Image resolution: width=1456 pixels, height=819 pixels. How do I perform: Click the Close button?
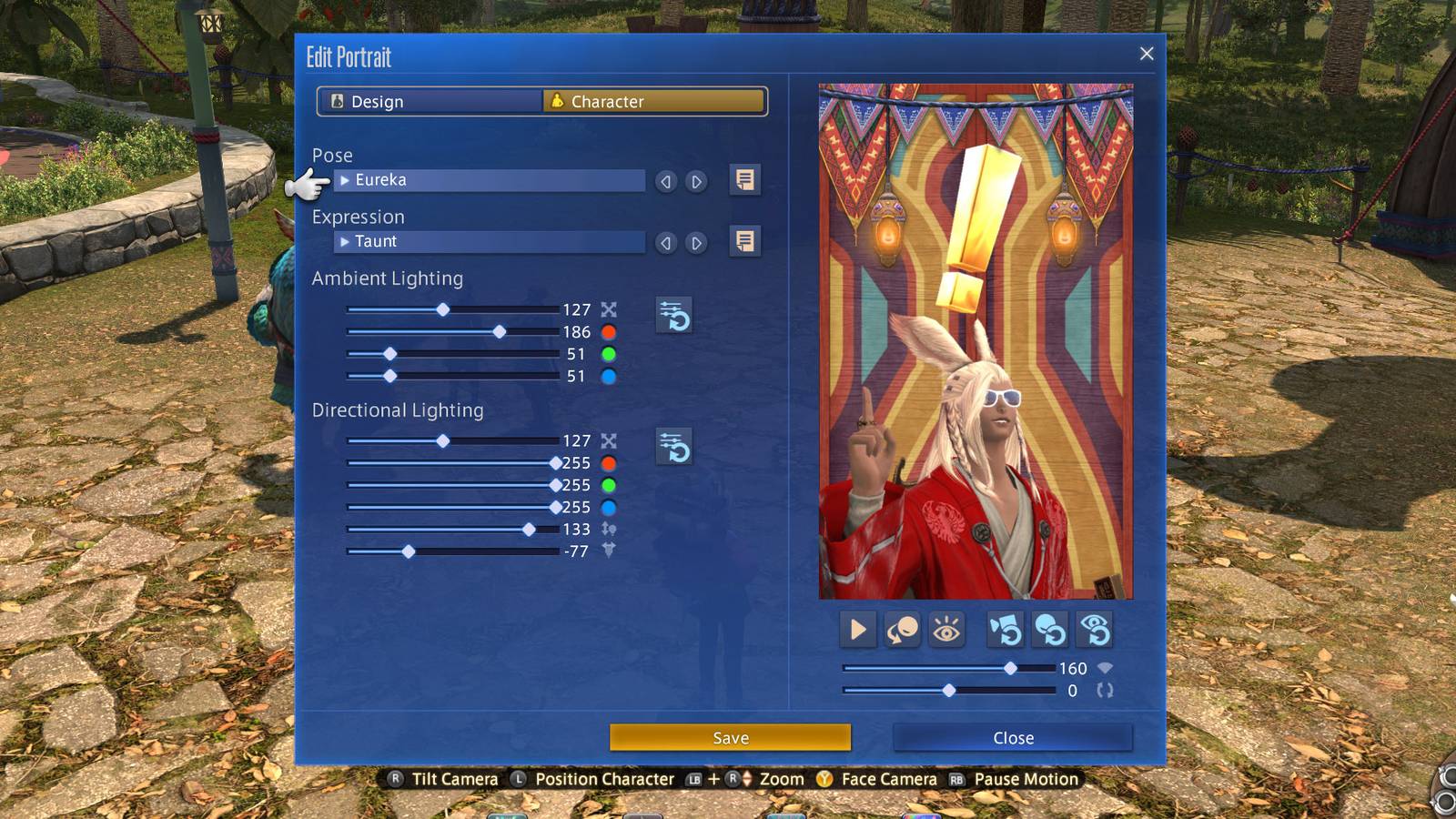[1013, 738]
